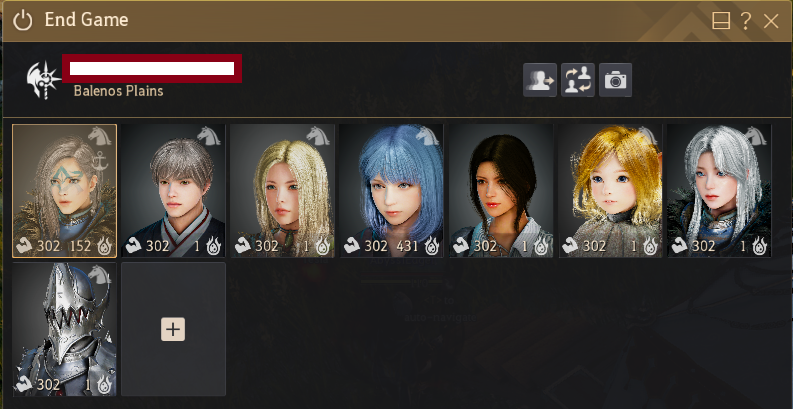
Task: Click the camera icon button
Action: coord(615,80)
